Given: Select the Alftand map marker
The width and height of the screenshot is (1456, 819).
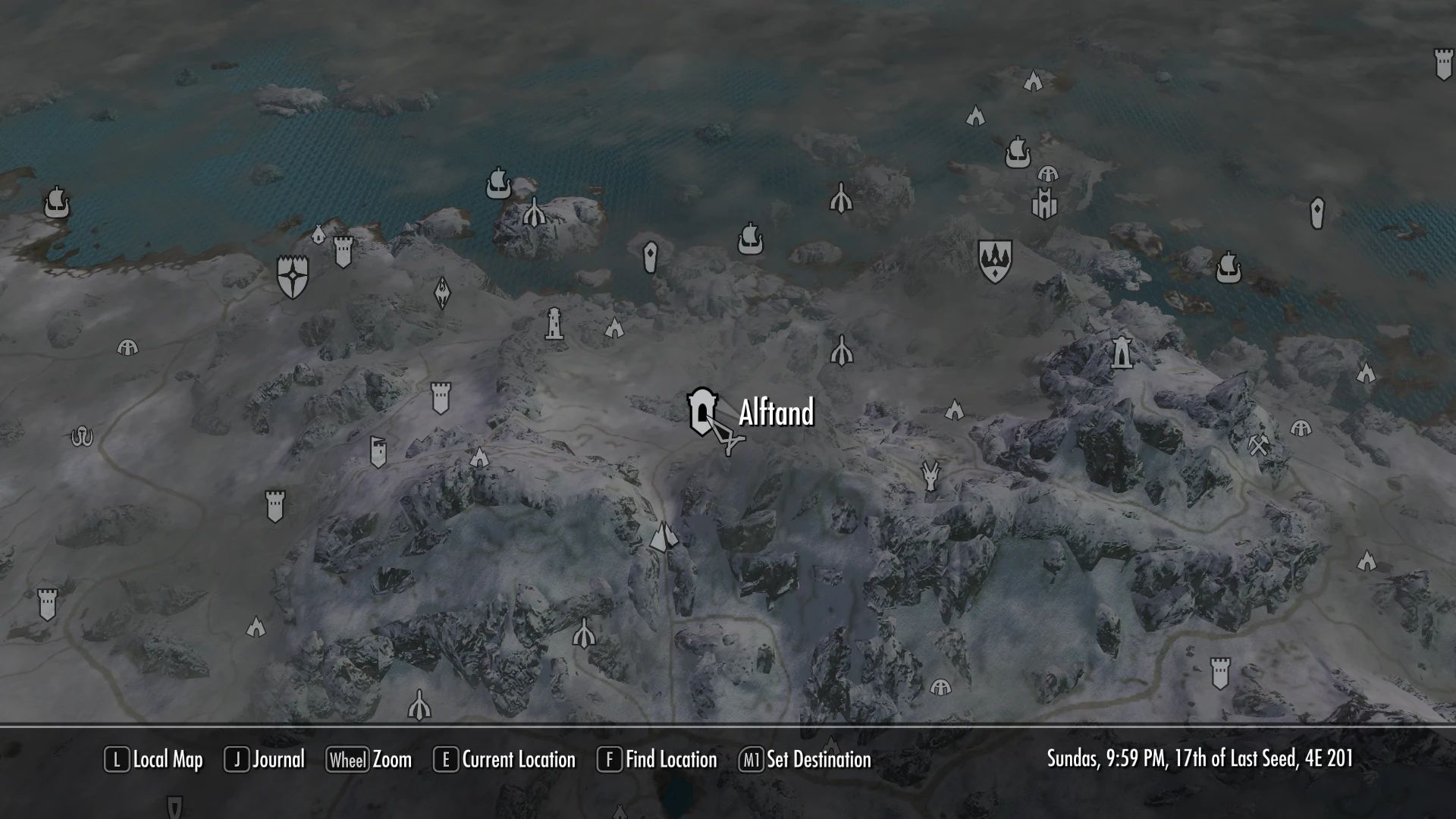Looking at the screenshot, I should pos(701,412).
